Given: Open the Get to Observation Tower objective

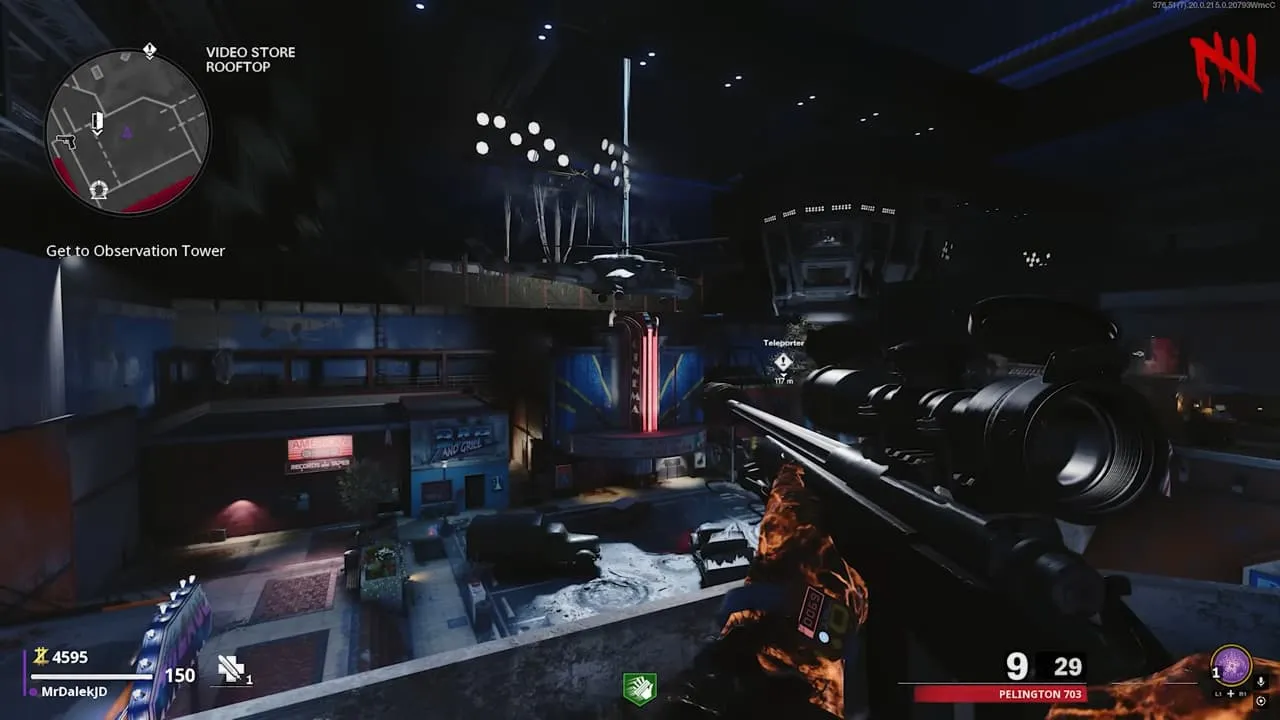Looking at the screenshot, I should point(135,251).
